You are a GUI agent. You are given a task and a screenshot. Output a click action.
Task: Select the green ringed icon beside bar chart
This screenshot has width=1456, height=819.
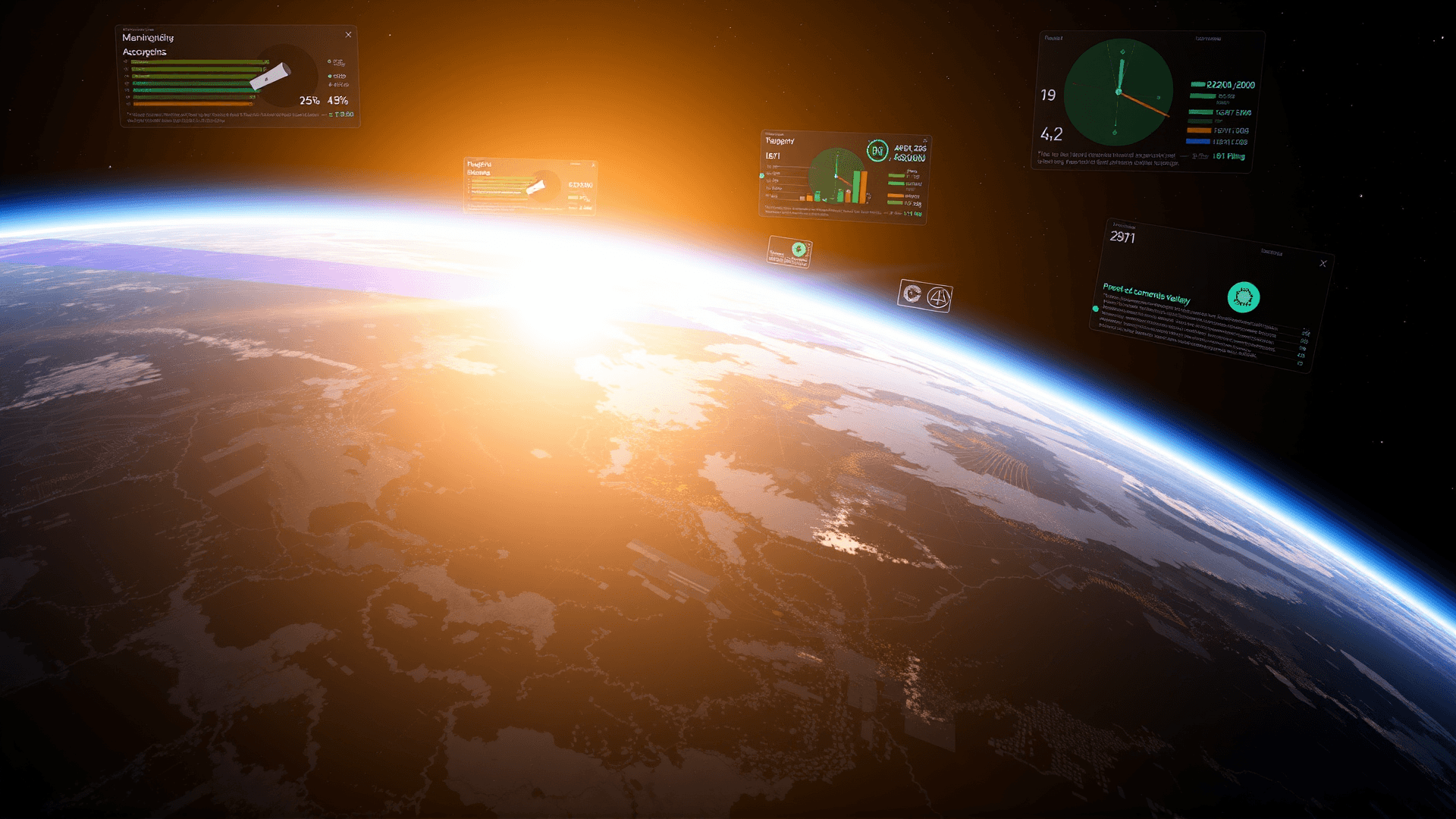(x=877, y=151)
